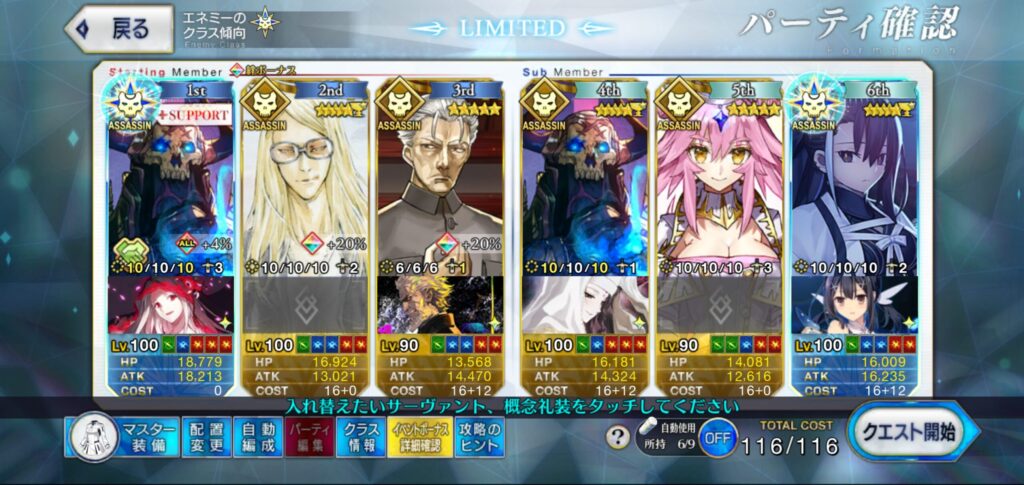Select the red-hooded craft essence under 1st servant
This screenshot has width=1024, height=485.
pos(170,304)
